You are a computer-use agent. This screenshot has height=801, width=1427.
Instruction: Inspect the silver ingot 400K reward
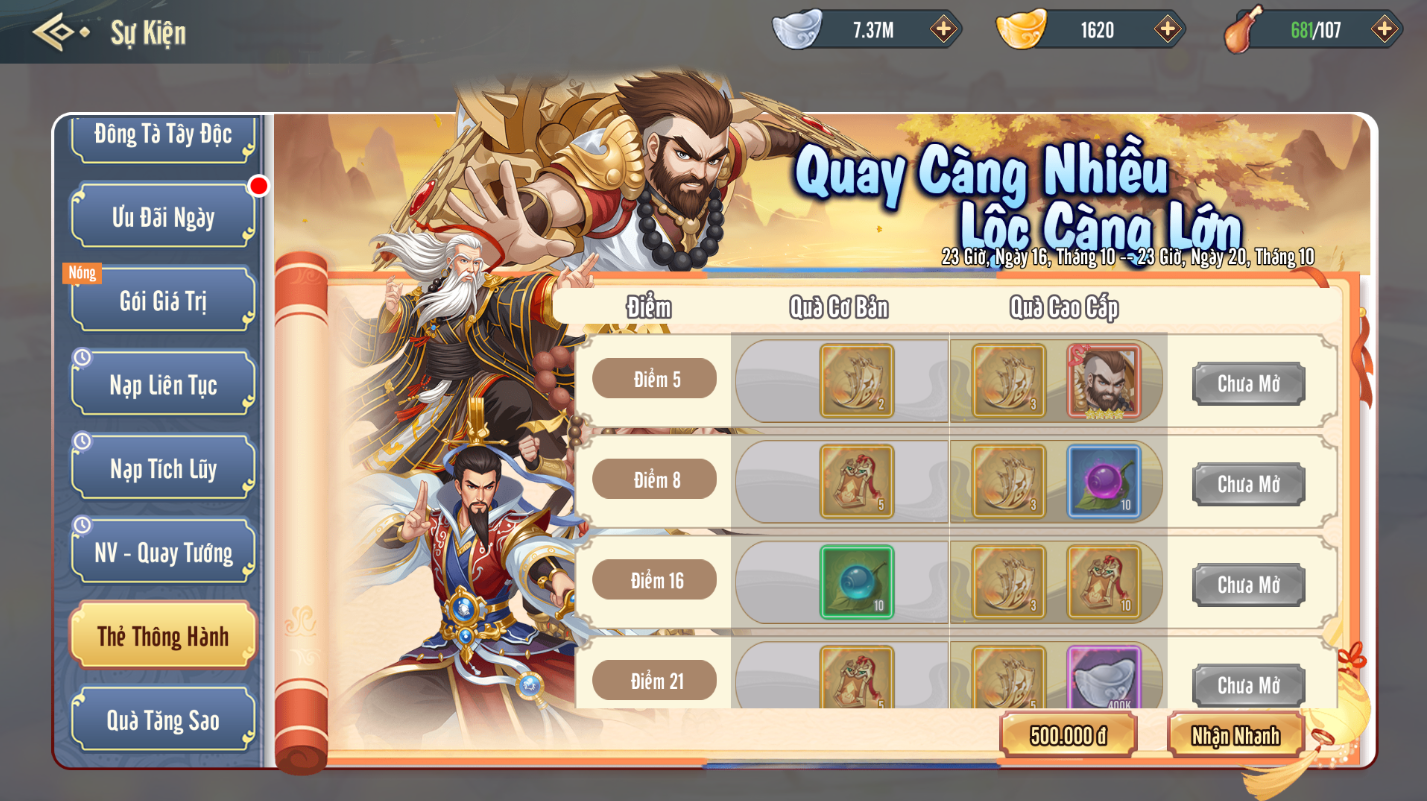coord(1103,678)
